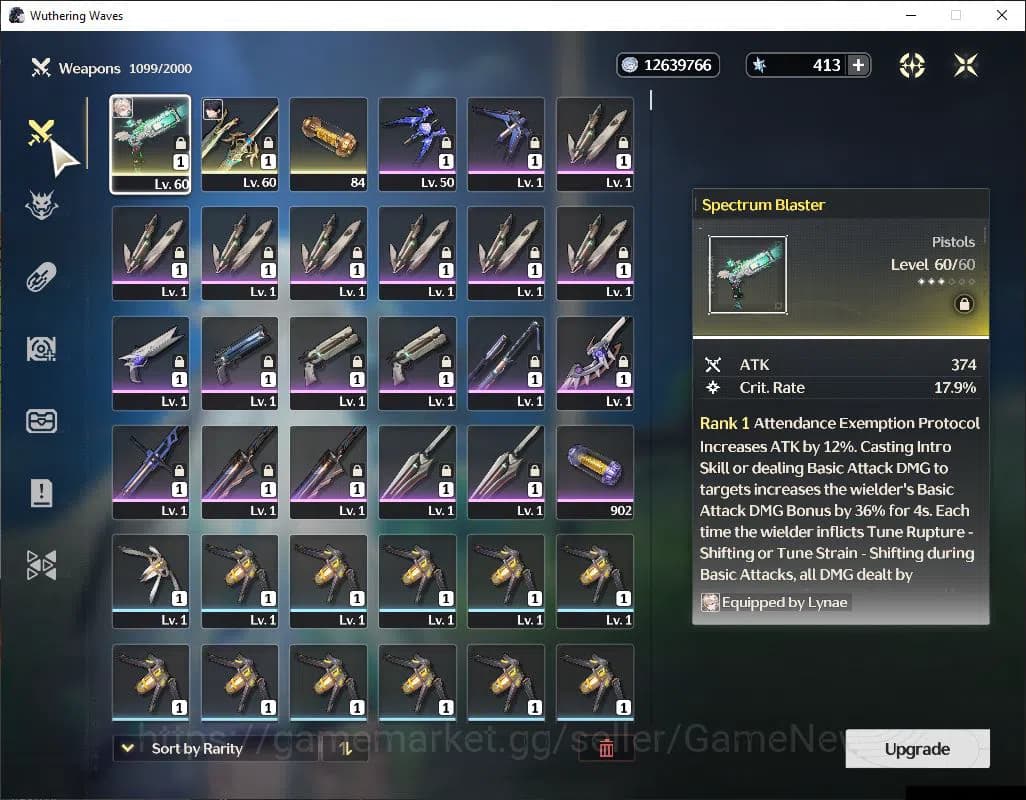Viewport: 1026px width, 800px height.
Task: Pick the gold energy tube with count 84
Action: click(x=328, y=144)
